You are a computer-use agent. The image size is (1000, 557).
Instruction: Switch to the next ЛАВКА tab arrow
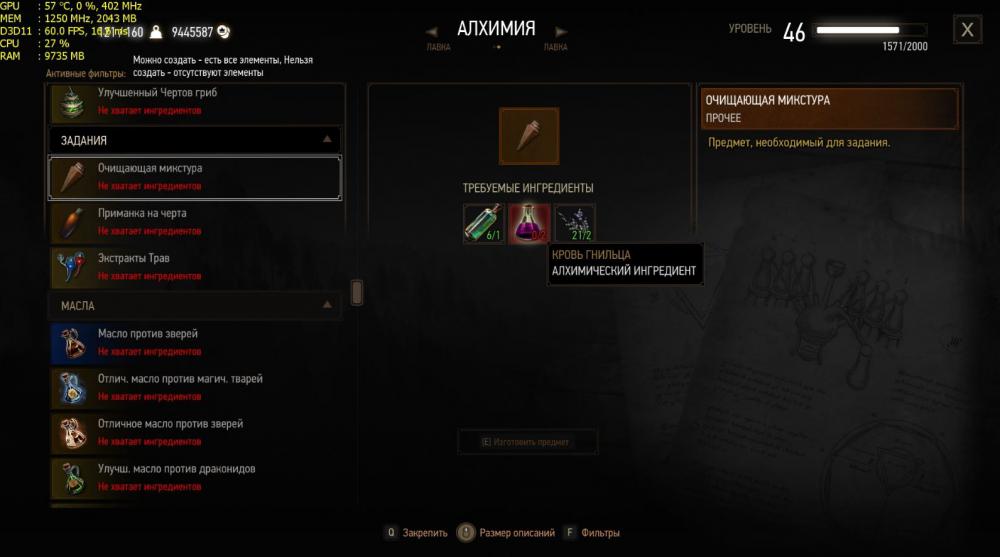coord(561,31)
